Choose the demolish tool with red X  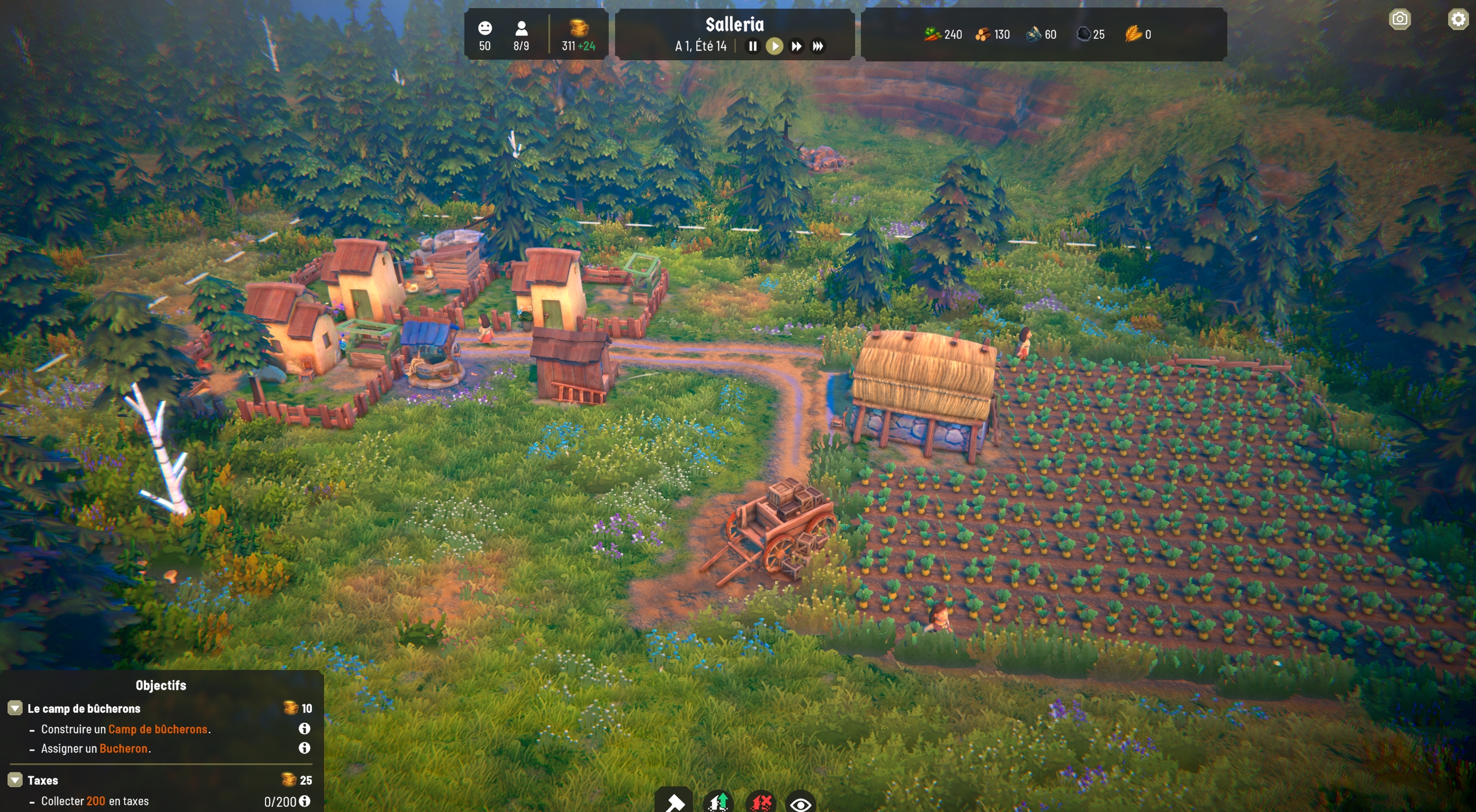click(761, 803)
